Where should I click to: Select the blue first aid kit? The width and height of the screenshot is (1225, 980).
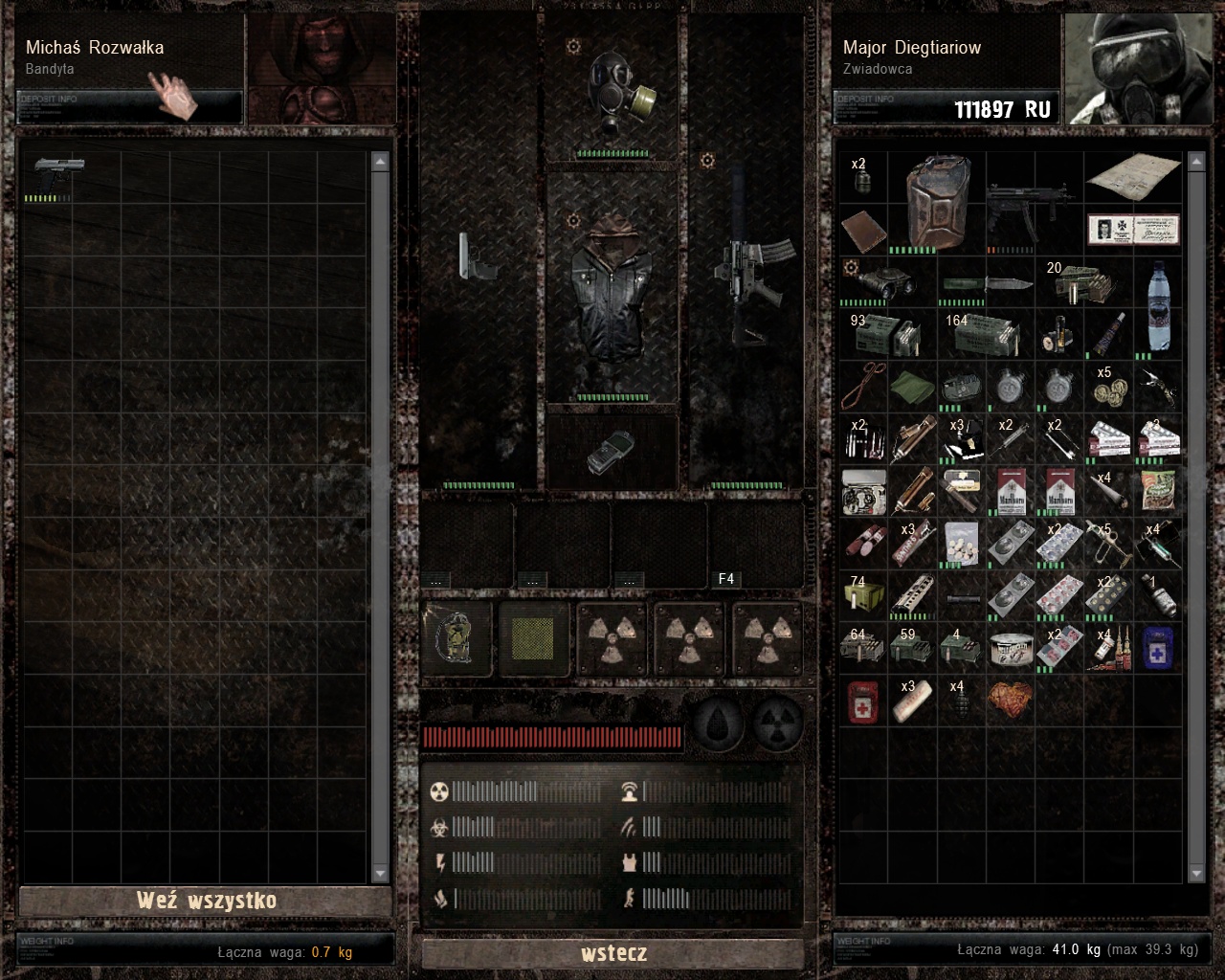pos(1158,648)
